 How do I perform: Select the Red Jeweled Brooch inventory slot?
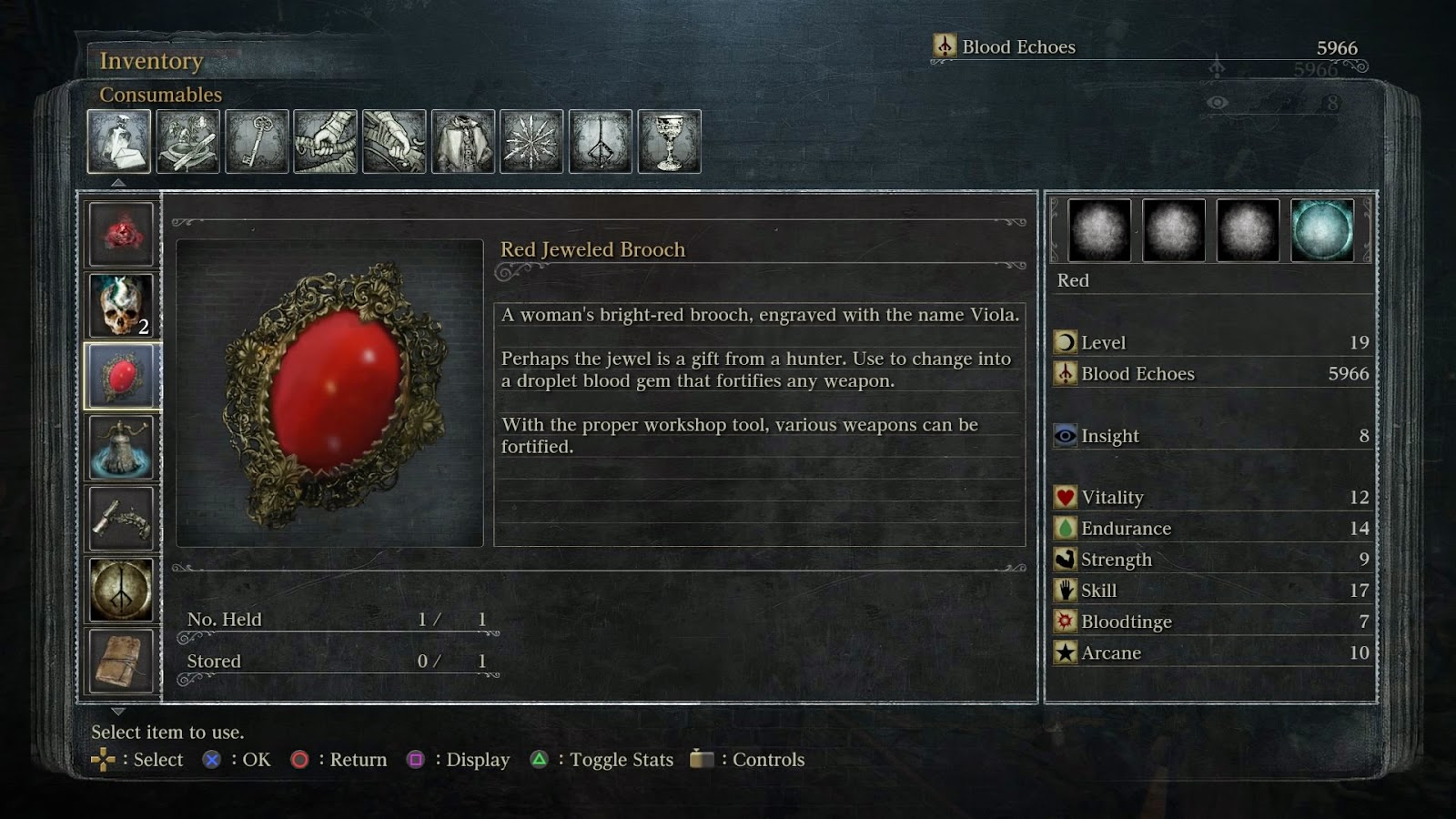[x=121, y=372]
